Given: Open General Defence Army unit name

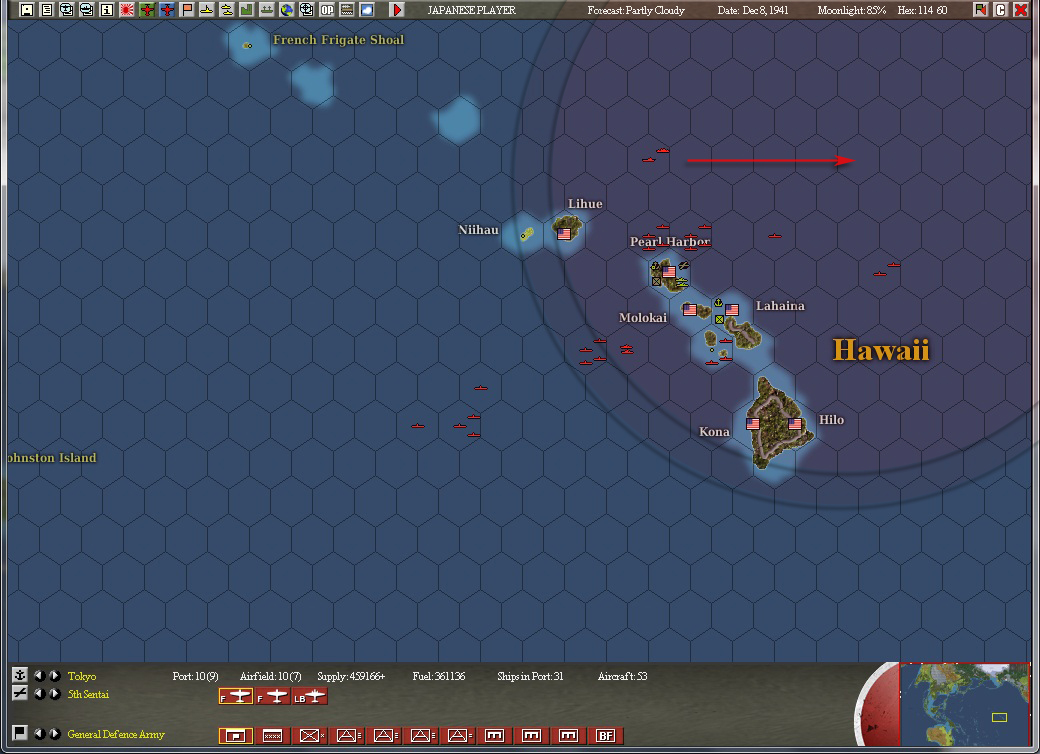Looking at the screenshot, I should click(x=115, y=734).
